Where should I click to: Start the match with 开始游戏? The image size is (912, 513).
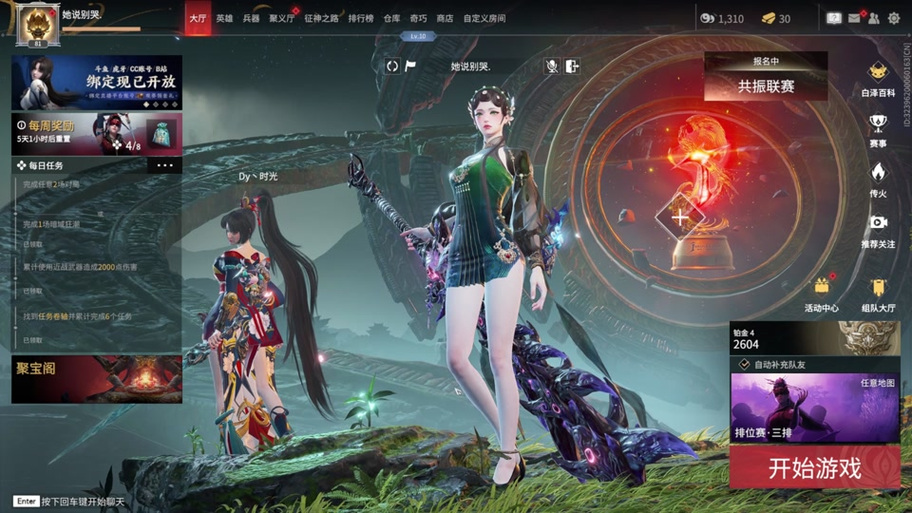coord(814,467)
